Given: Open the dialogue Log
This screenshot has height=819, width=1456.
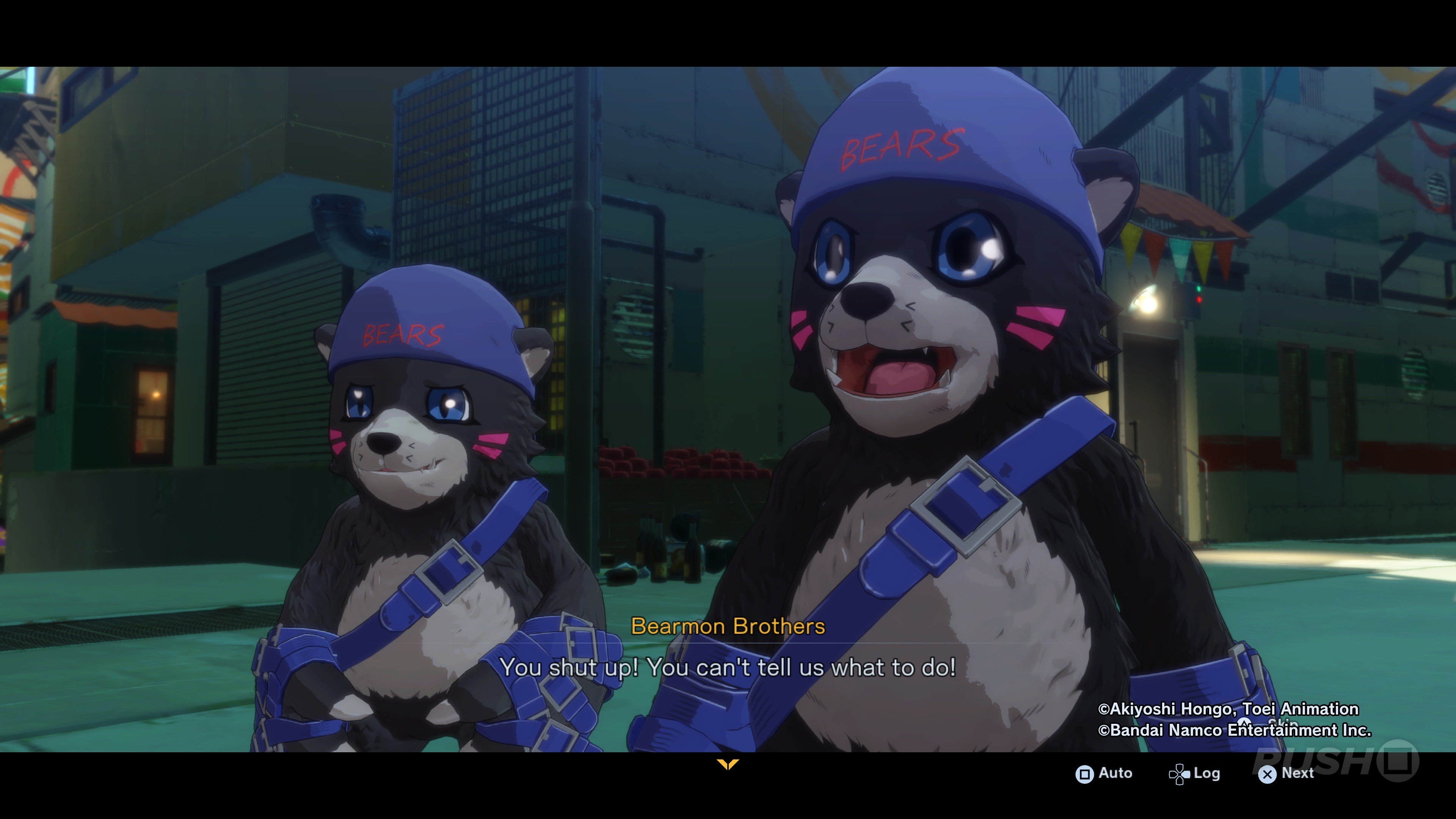Looking at the screenshot, I should pyautogui.click(x=1195, y=773).
